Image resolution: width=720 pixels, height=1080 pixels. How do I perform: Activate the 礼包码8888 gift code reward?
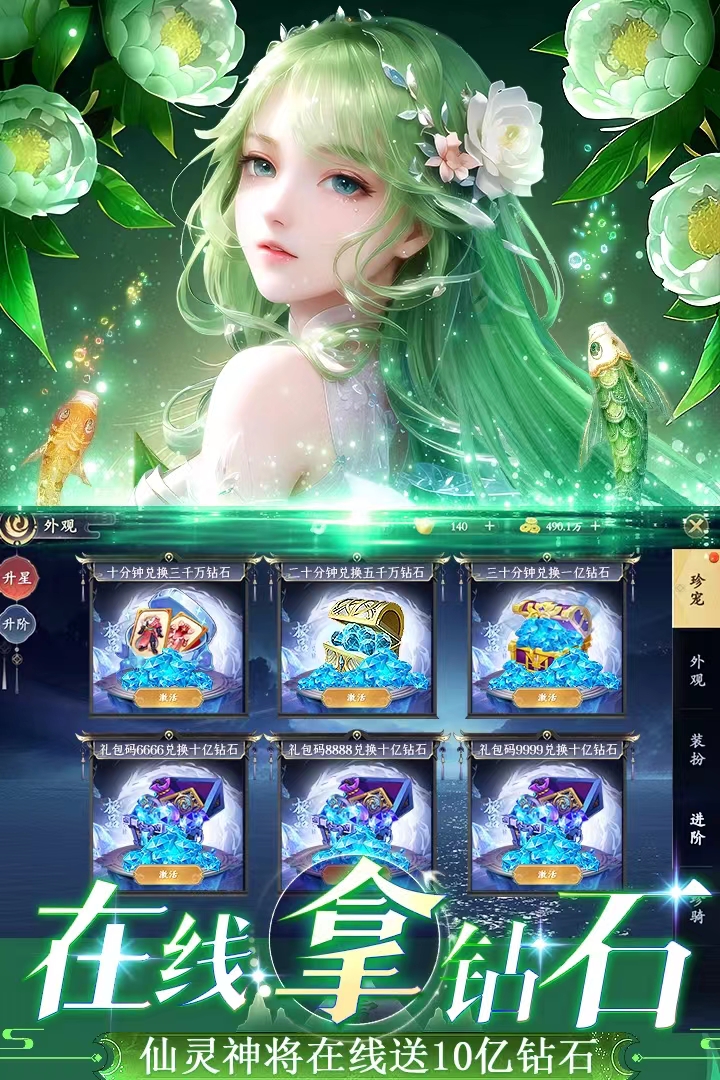(357, 874)
